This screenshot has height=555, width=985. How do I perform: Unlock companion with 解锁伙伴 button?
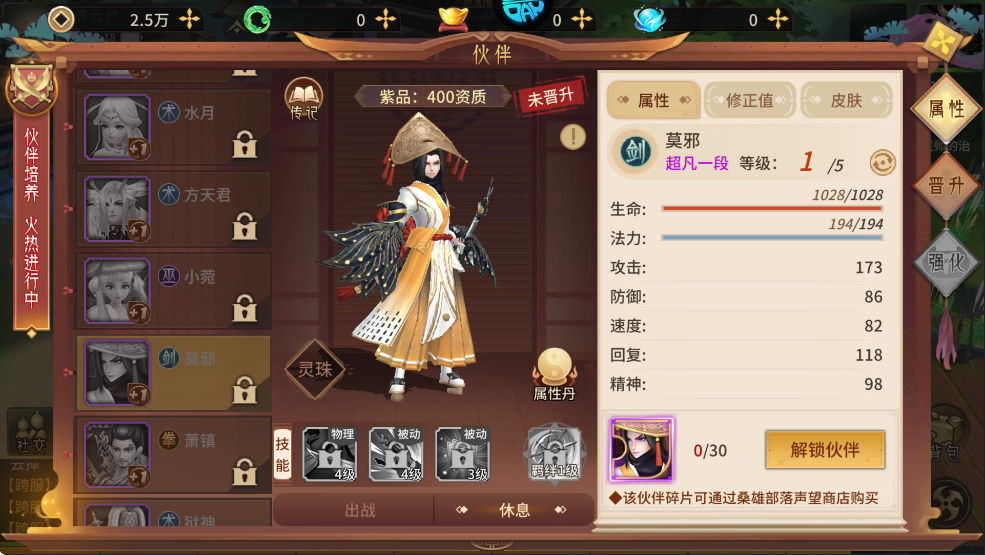(x=825, y=450)
